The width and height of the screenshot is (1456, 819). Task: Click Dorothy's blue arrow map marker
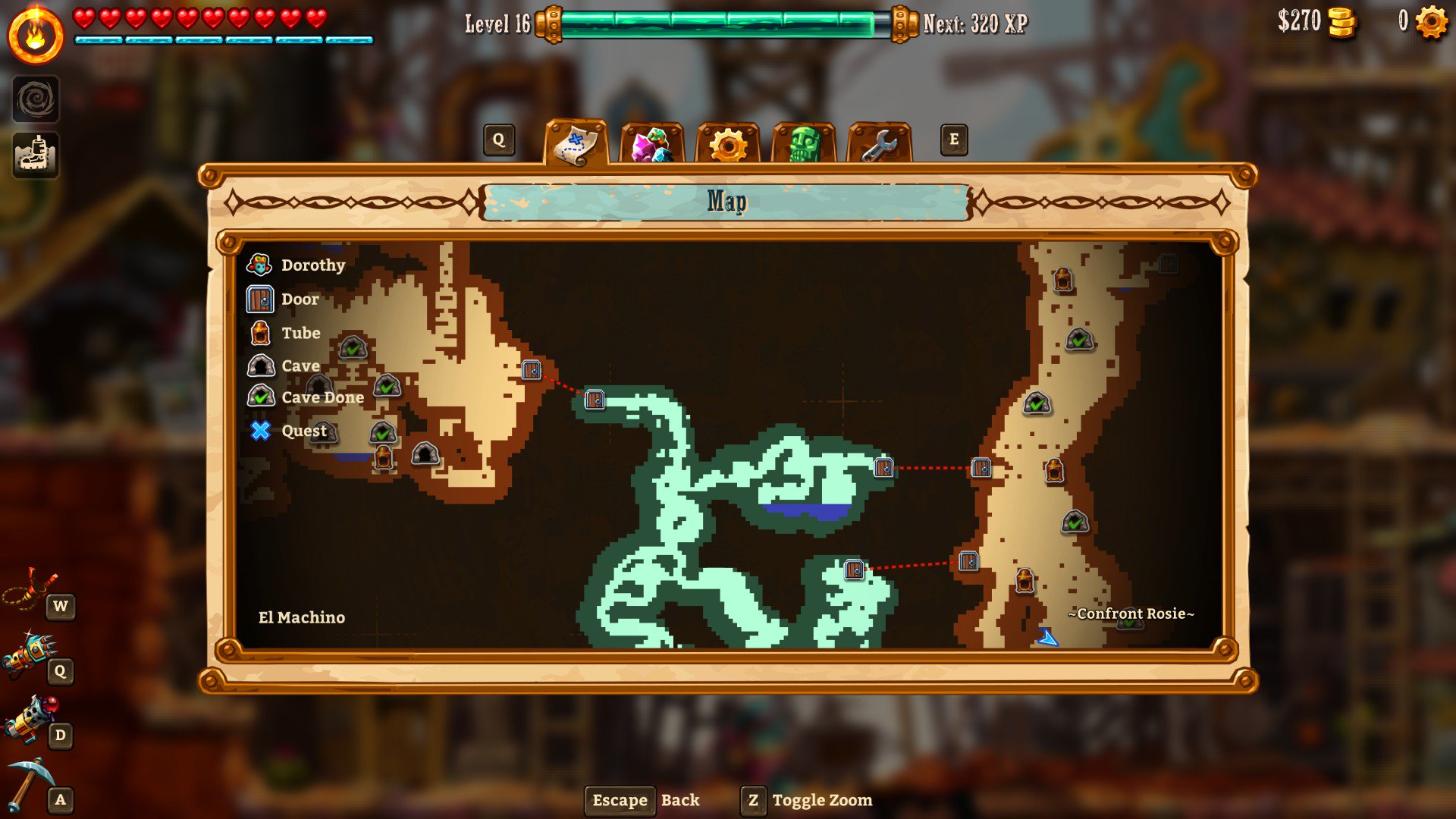1048,638
